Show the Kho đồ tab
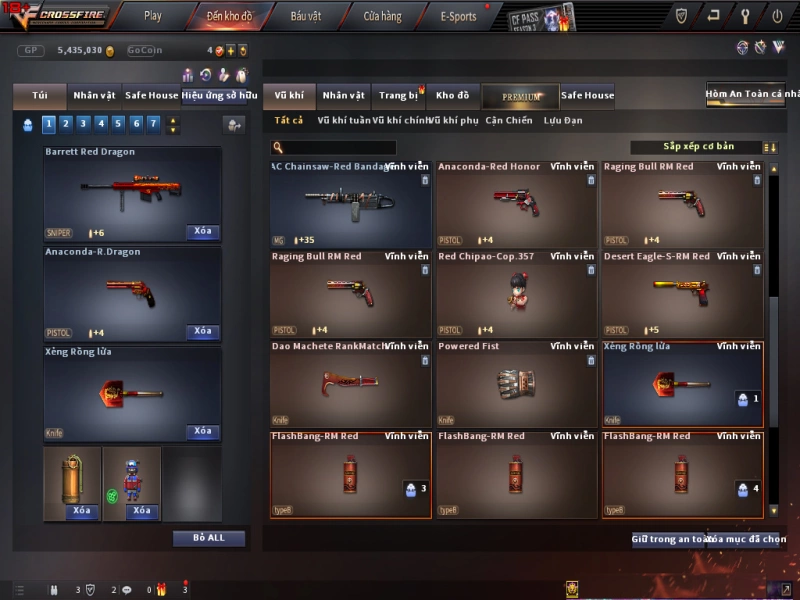The height and width of the screenshot is (600, 800). tap(452, 96)
